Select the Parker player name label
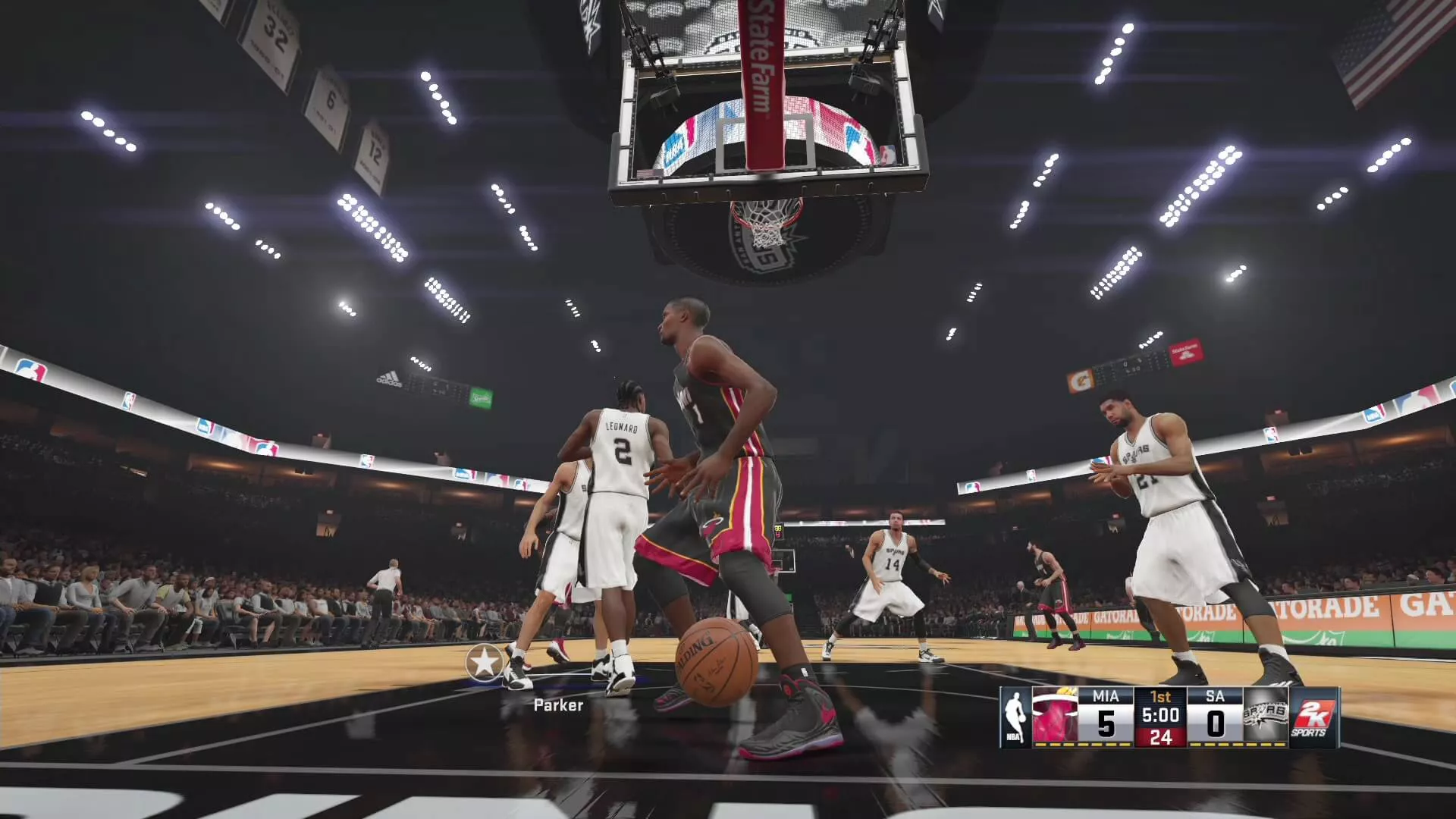This screenshot has width=1456, height=819. pyautogui.click(x=558, y=705)
